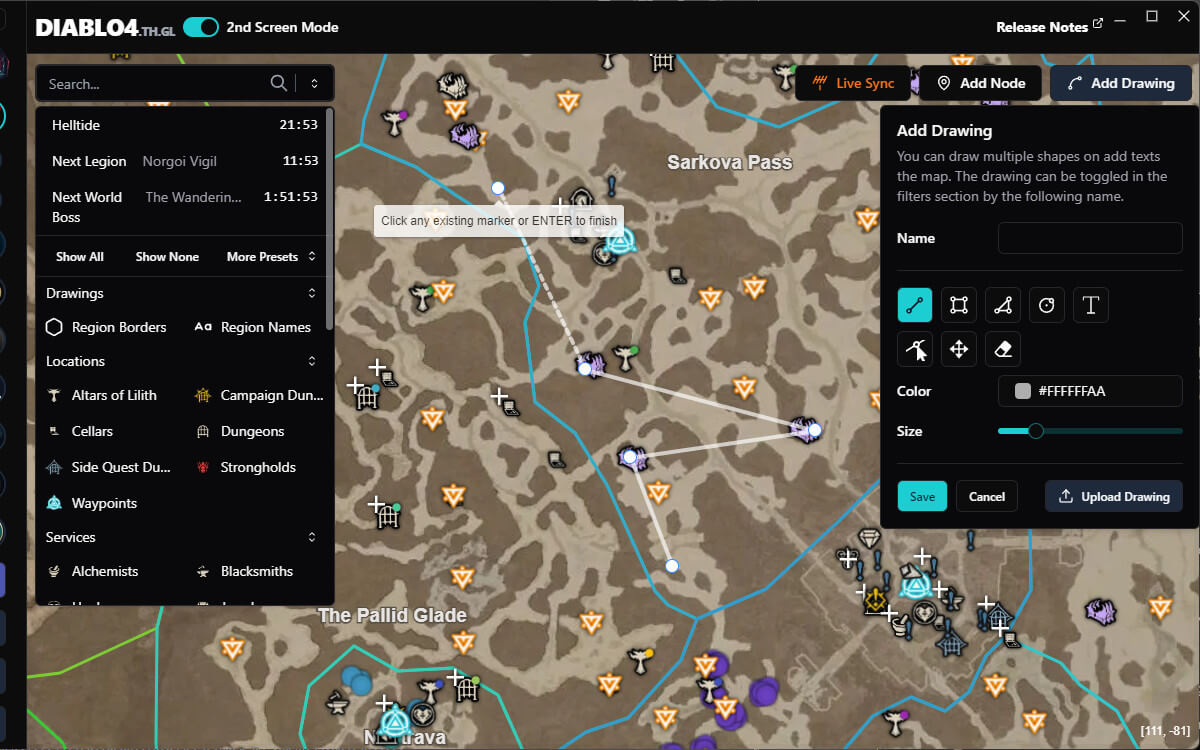This screenshot has height=750, width=1200.
Task: Click the Add Drawing button
Action: tap(1120, 83)
